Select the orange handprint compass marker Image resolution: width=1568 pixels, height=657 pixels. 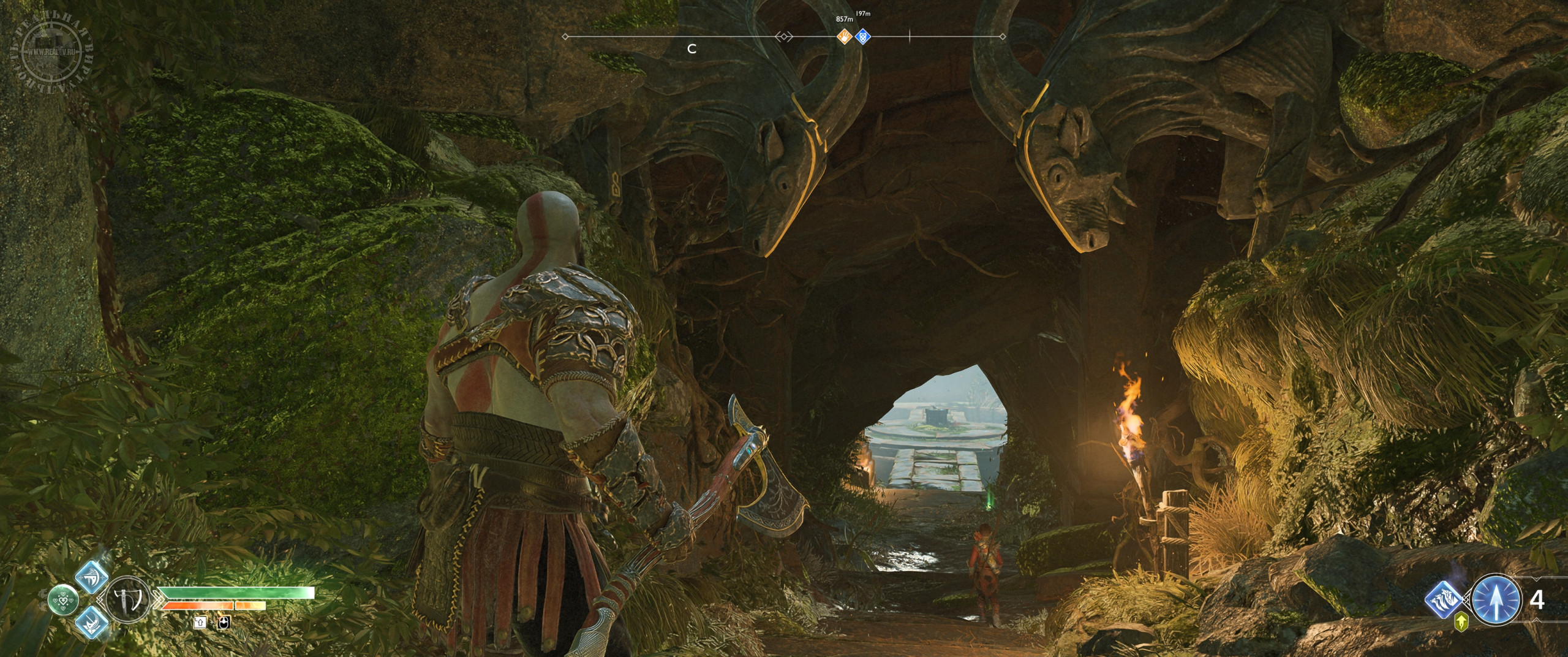[x=845, y=37]
